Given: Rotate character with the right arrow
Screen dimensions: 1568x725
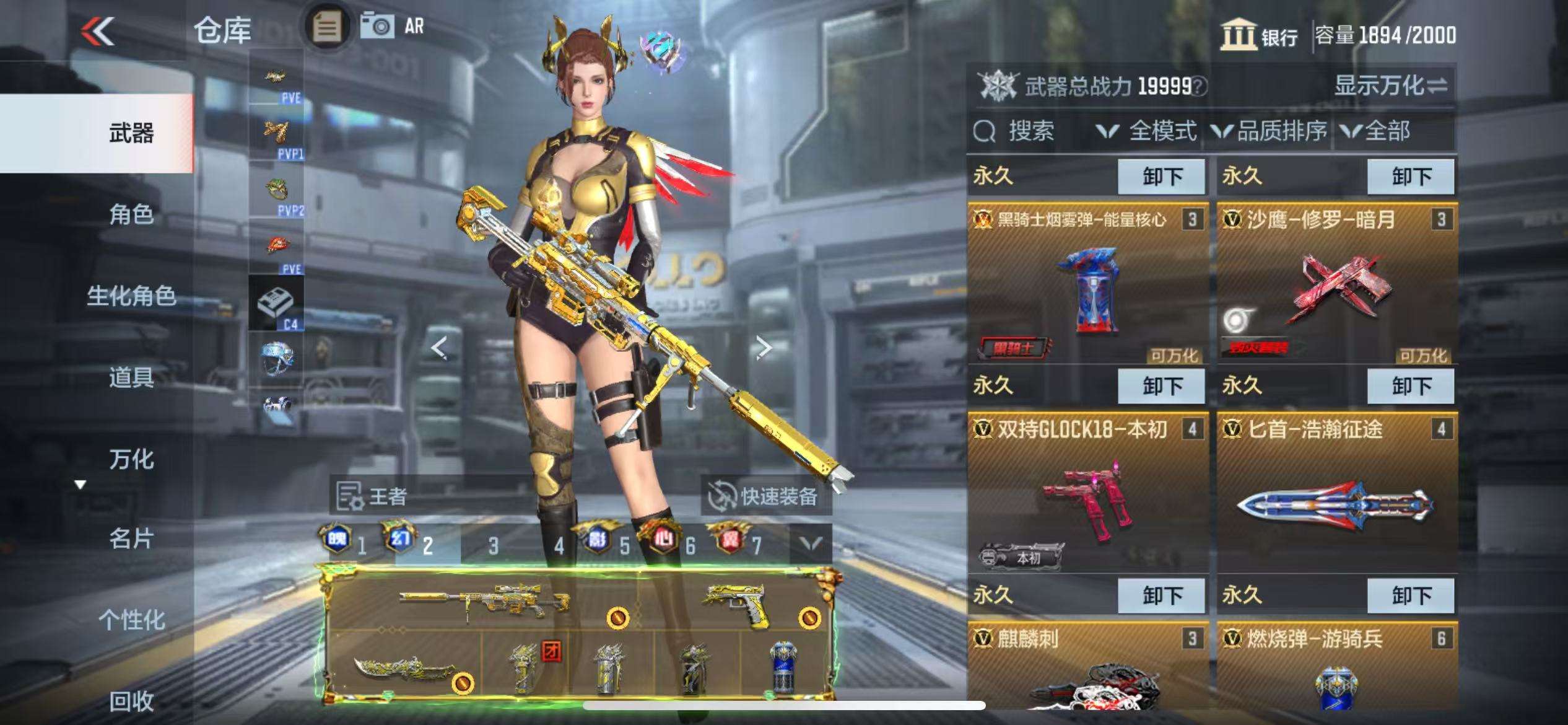Looking at the screenshot, I should pos(764,348).
